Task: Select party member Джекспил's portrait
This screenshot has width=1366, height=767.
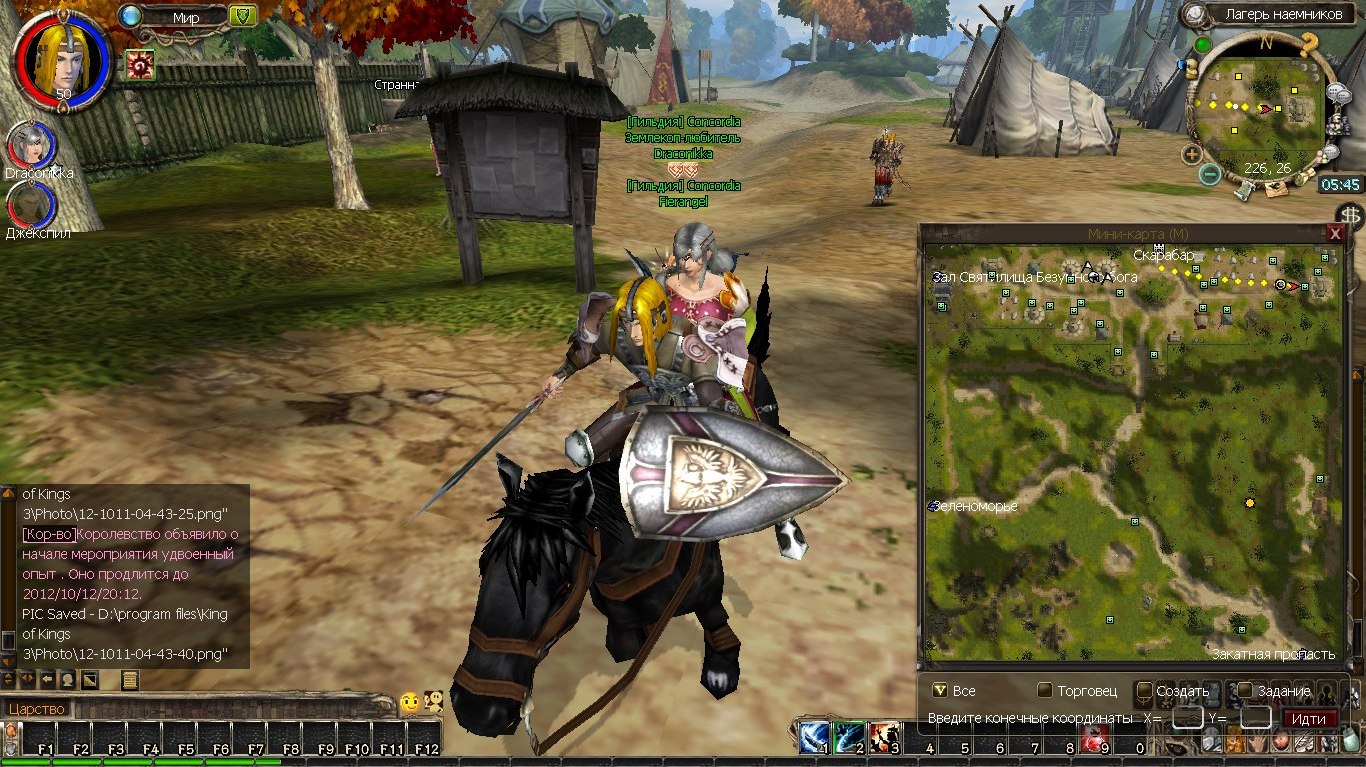Action: 28,205
